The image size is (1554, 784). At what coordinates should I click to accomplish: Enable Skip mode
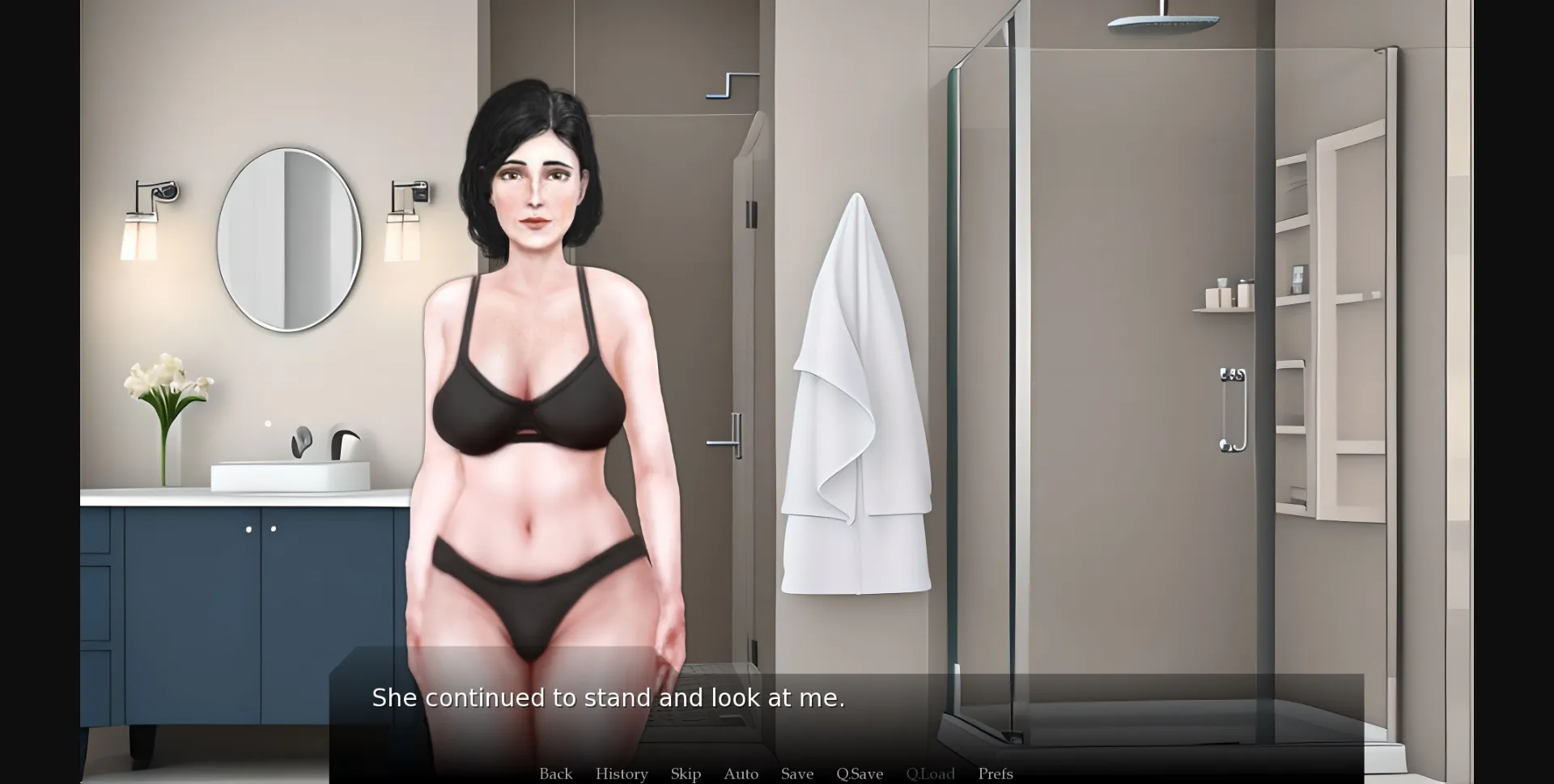click(x=686, y=773)
